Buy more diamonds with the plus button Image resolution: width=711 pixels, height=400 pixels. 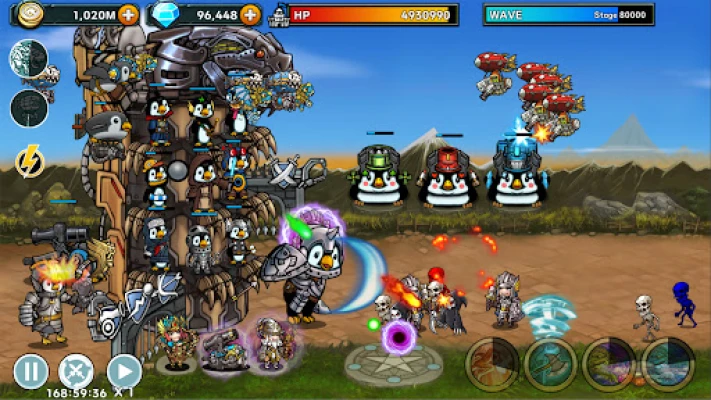tap(251, 15)
